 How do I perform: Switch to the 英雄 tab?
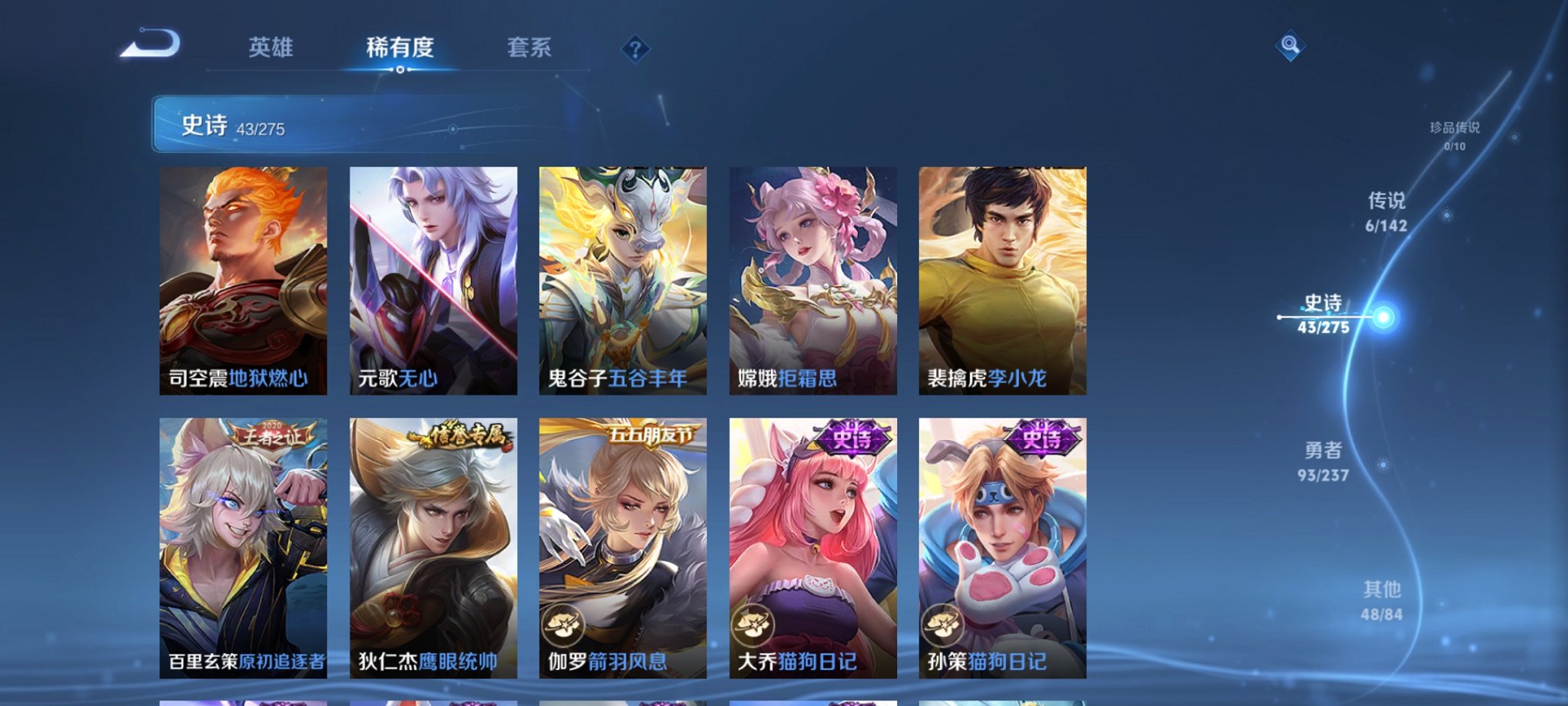pyautogui.click(x=270, y=48)
